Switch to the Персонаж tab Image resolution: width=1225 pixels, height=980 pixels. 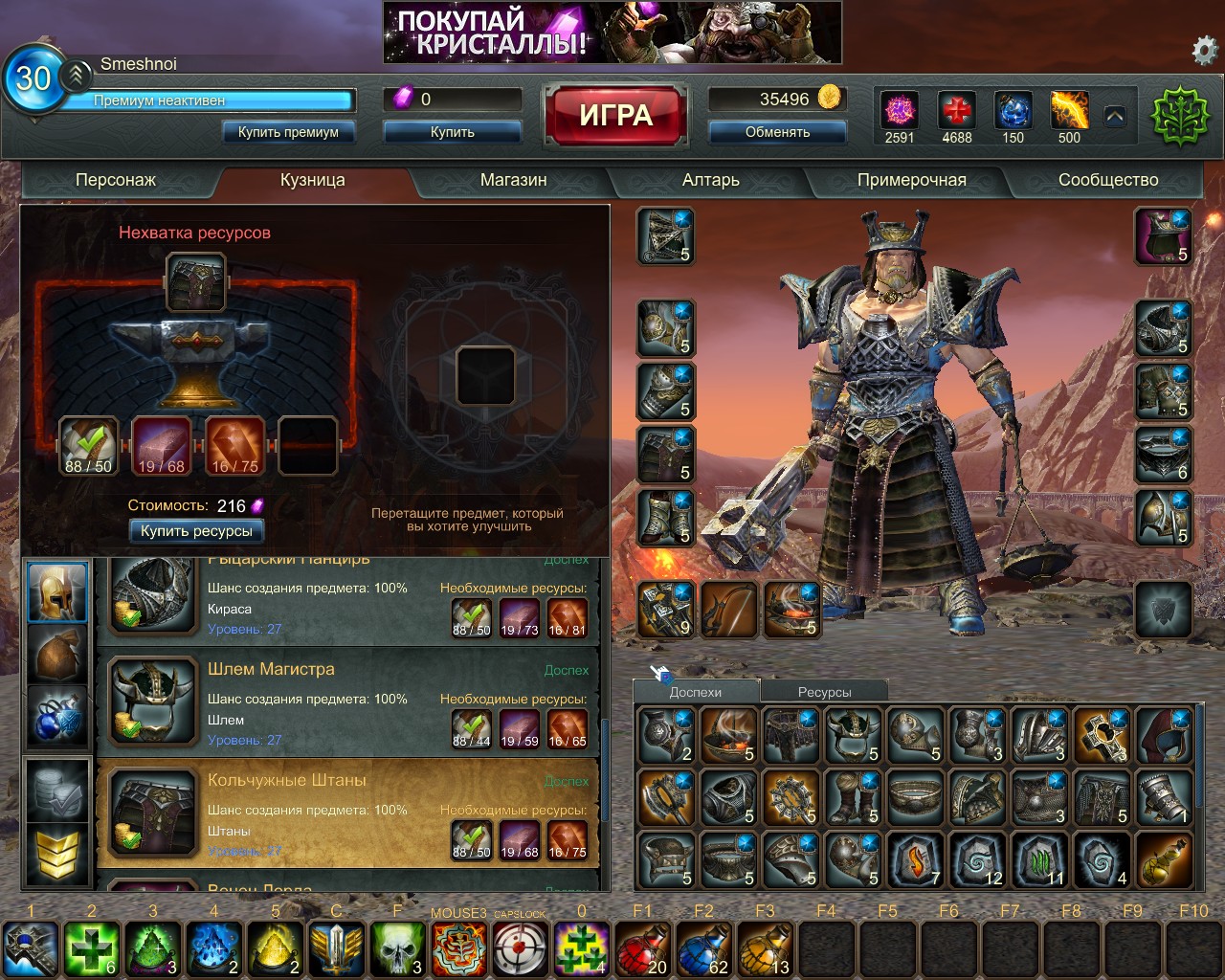pyautogui.click(x=116, y=180)
